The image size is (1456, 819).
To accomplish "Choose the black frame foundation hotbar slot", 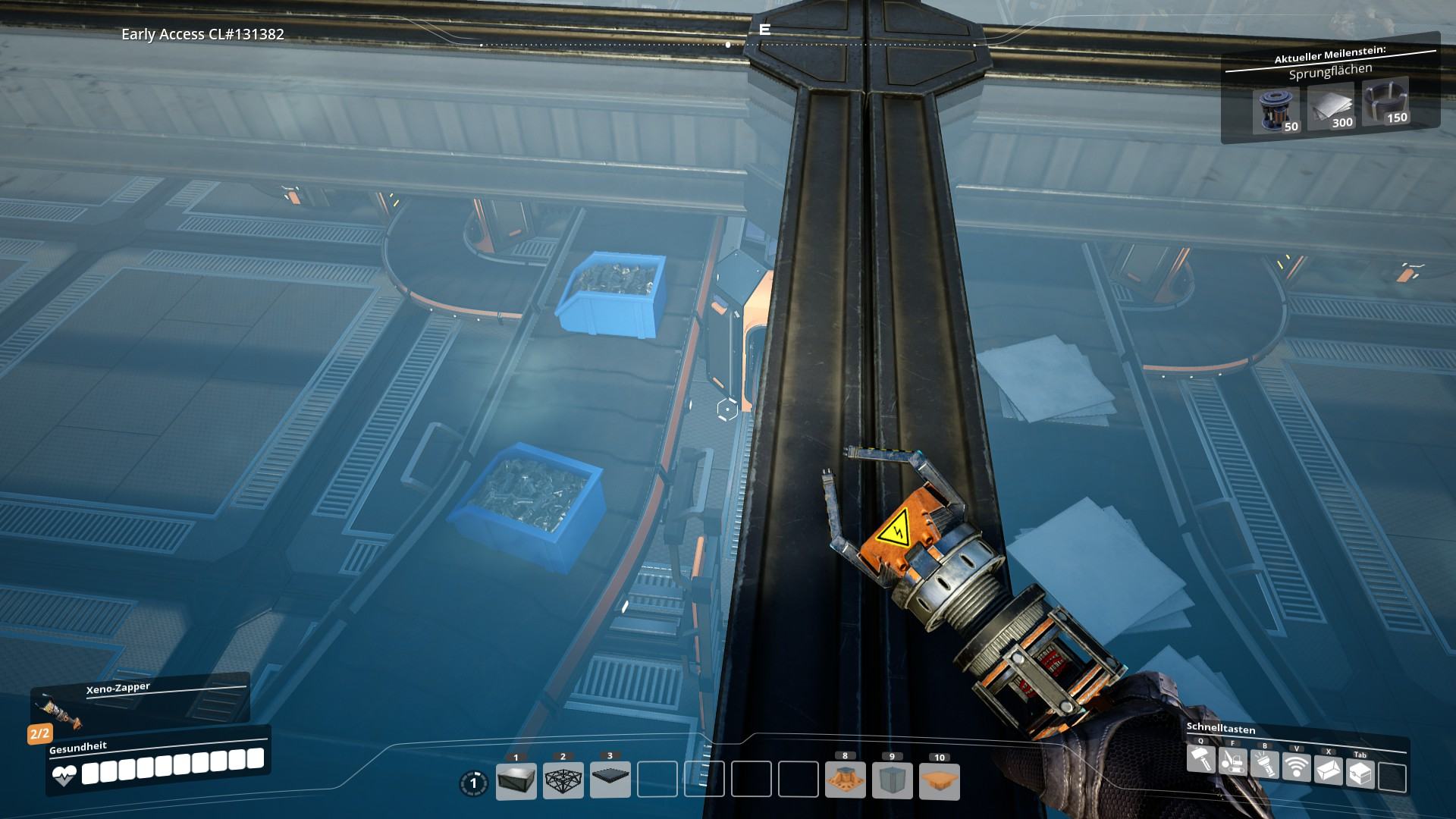I will 563,780.
